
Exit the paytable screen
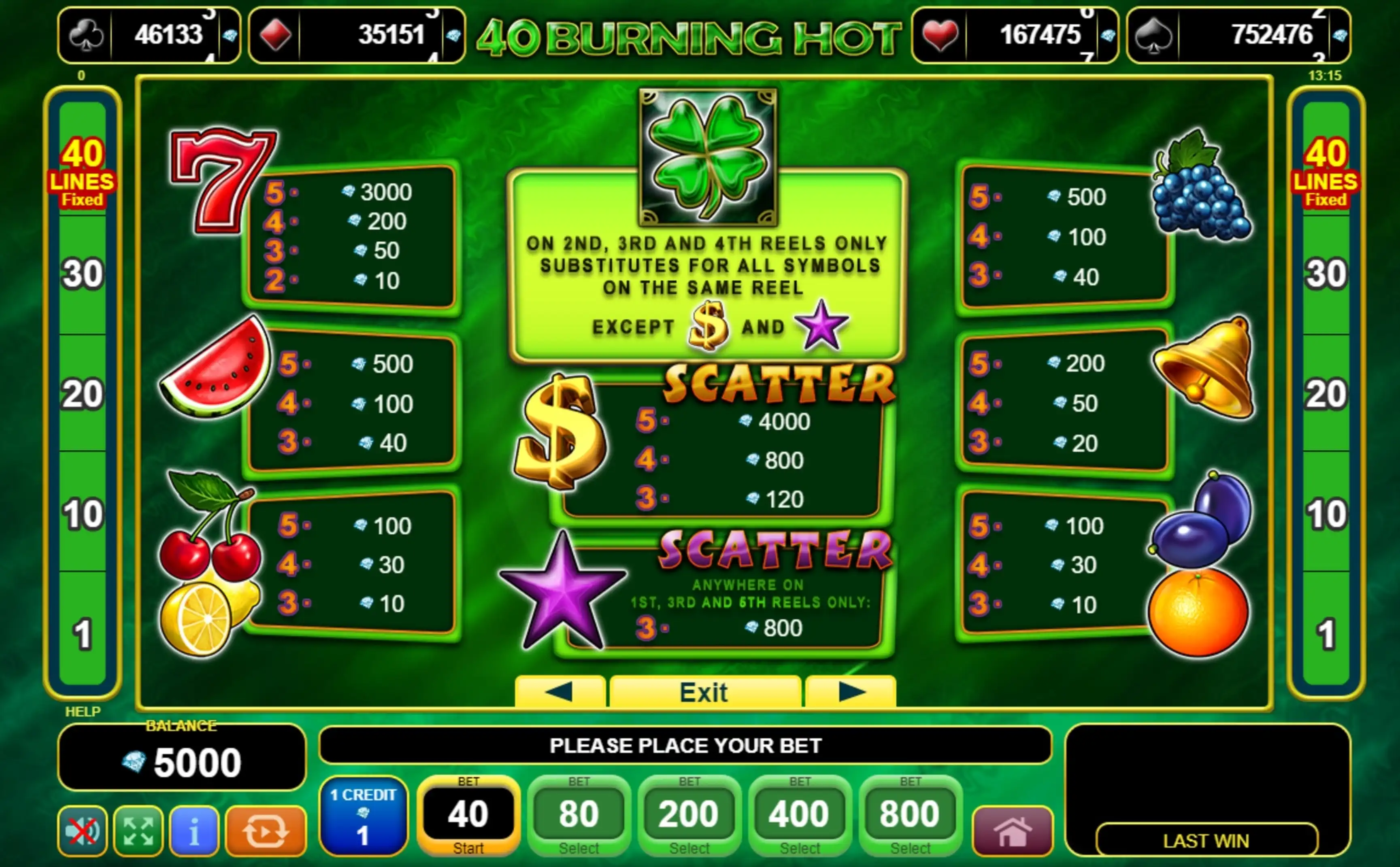704,692
